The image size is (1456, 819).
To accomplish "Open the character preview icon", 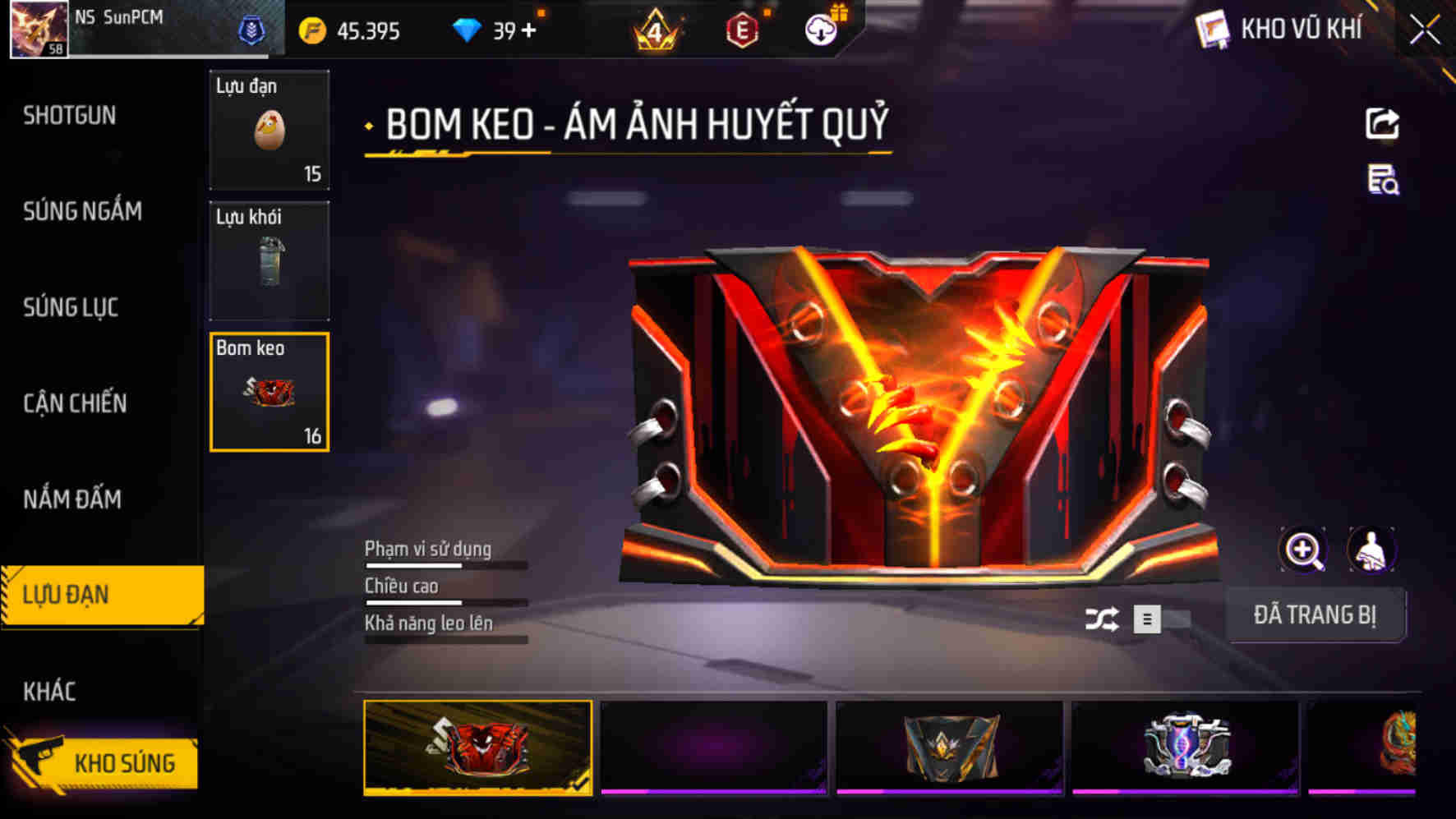I will coord(1371,549).
